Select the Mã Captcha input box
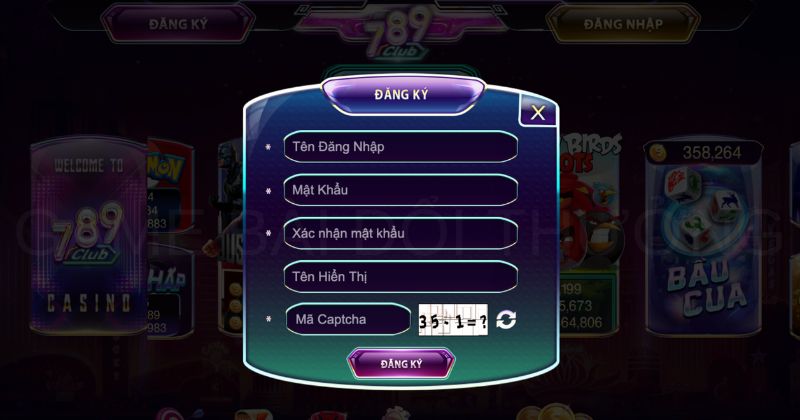The height and width of the screenshot is (420, 800). click(348, 319)
